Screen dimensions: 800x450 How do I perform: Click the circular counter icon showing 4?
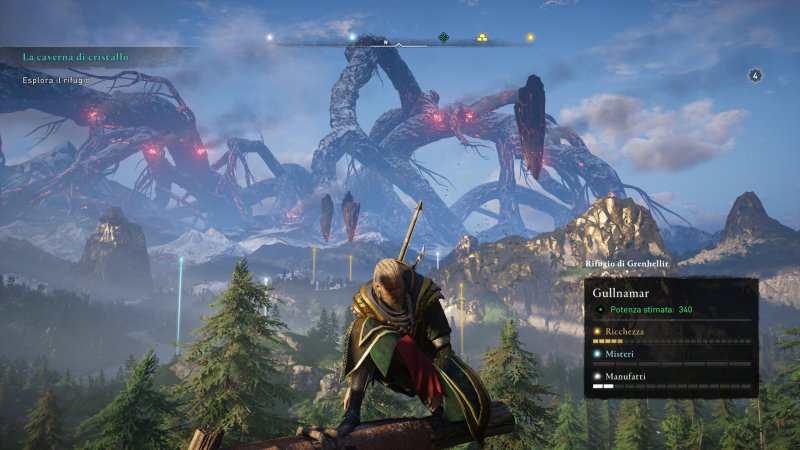coord(755,74)
